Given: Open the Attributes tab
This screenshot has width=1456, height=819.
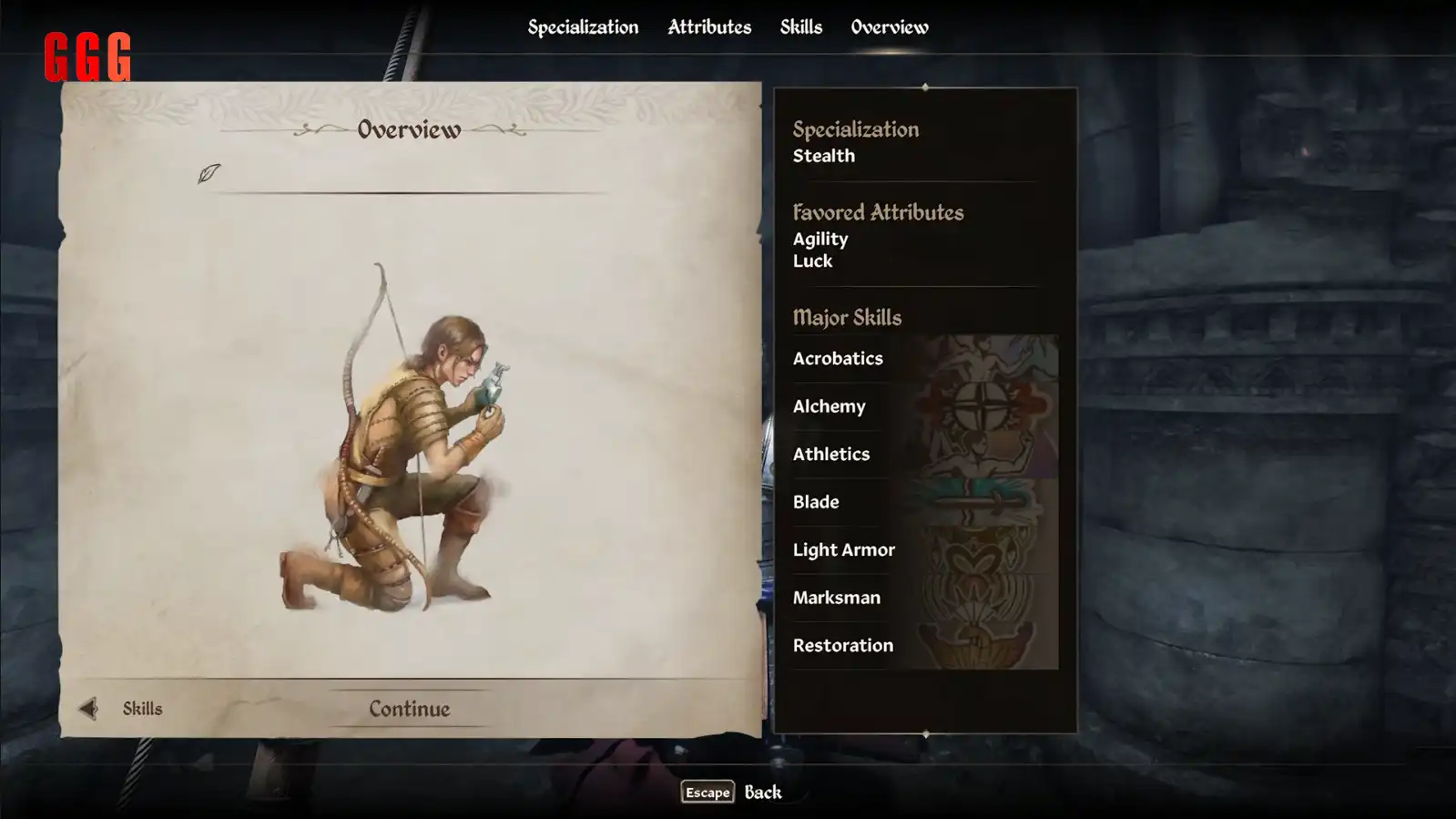Looking at the screenshot, I should pos(709,27).
